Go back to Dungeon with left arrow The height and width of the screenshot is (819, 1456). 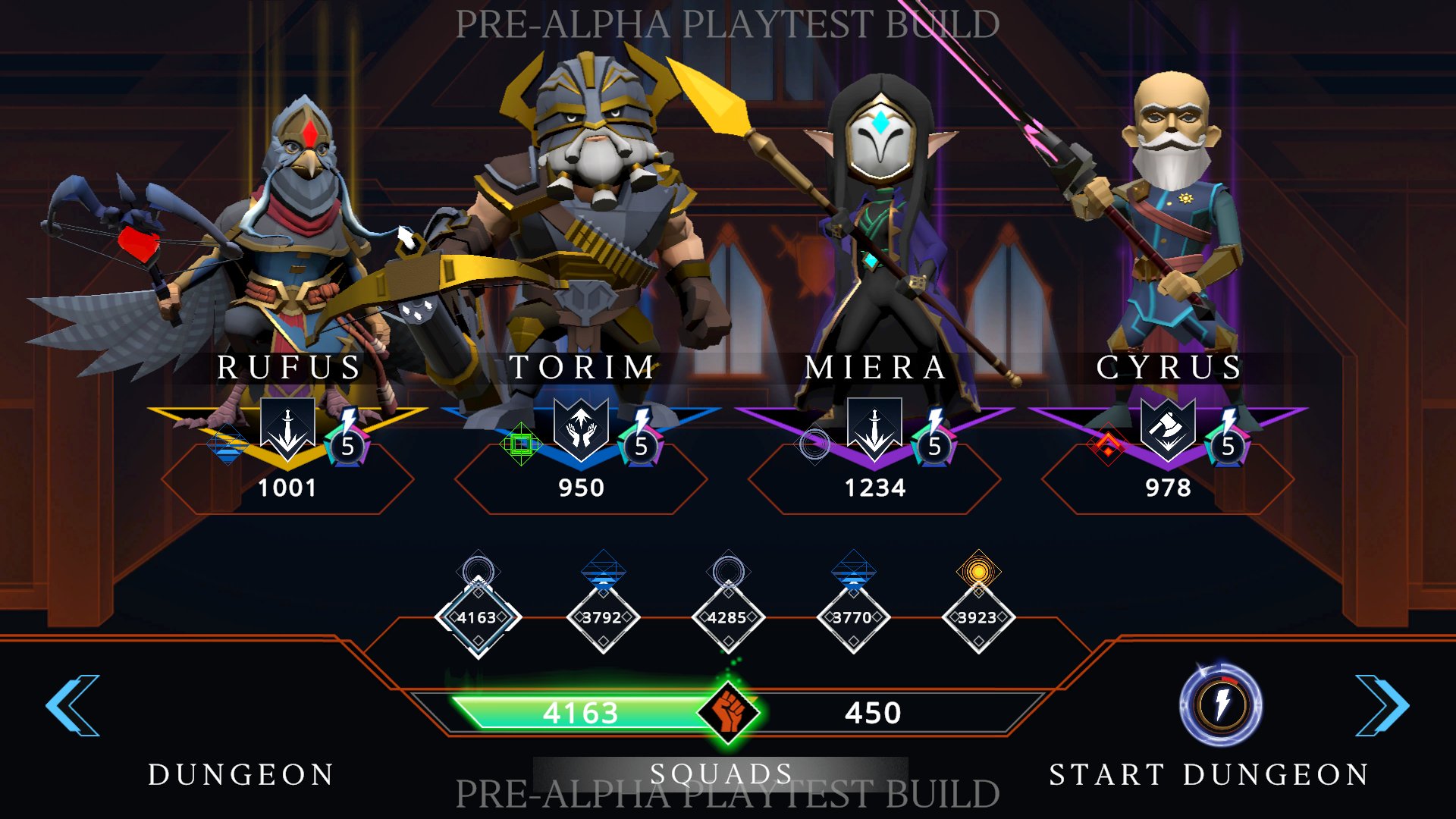[x=73, y=705]
